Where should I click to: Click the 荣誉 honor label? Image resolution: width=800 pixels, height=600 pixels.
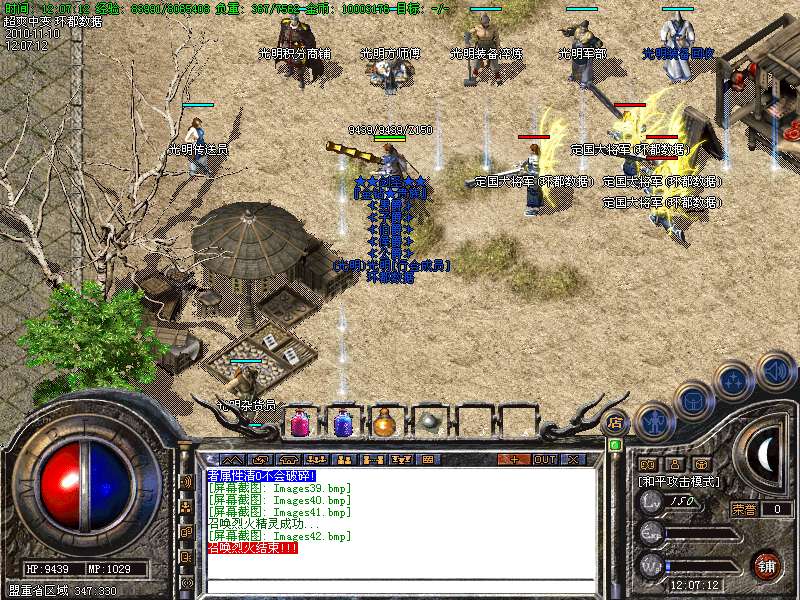click(743, 509)
